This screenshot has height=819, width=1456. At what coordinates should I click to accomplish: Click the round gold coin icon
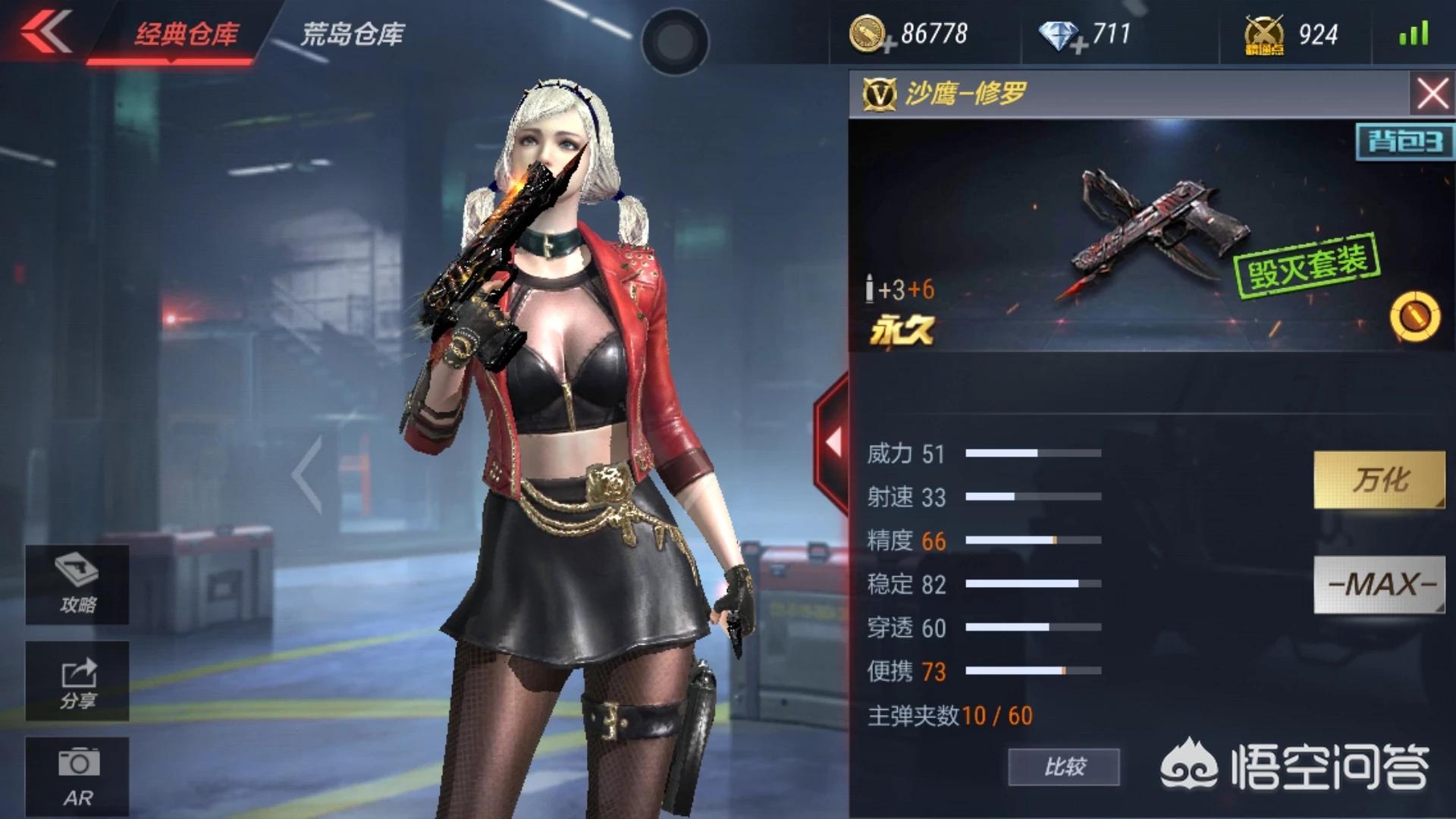pos(1414,316)
